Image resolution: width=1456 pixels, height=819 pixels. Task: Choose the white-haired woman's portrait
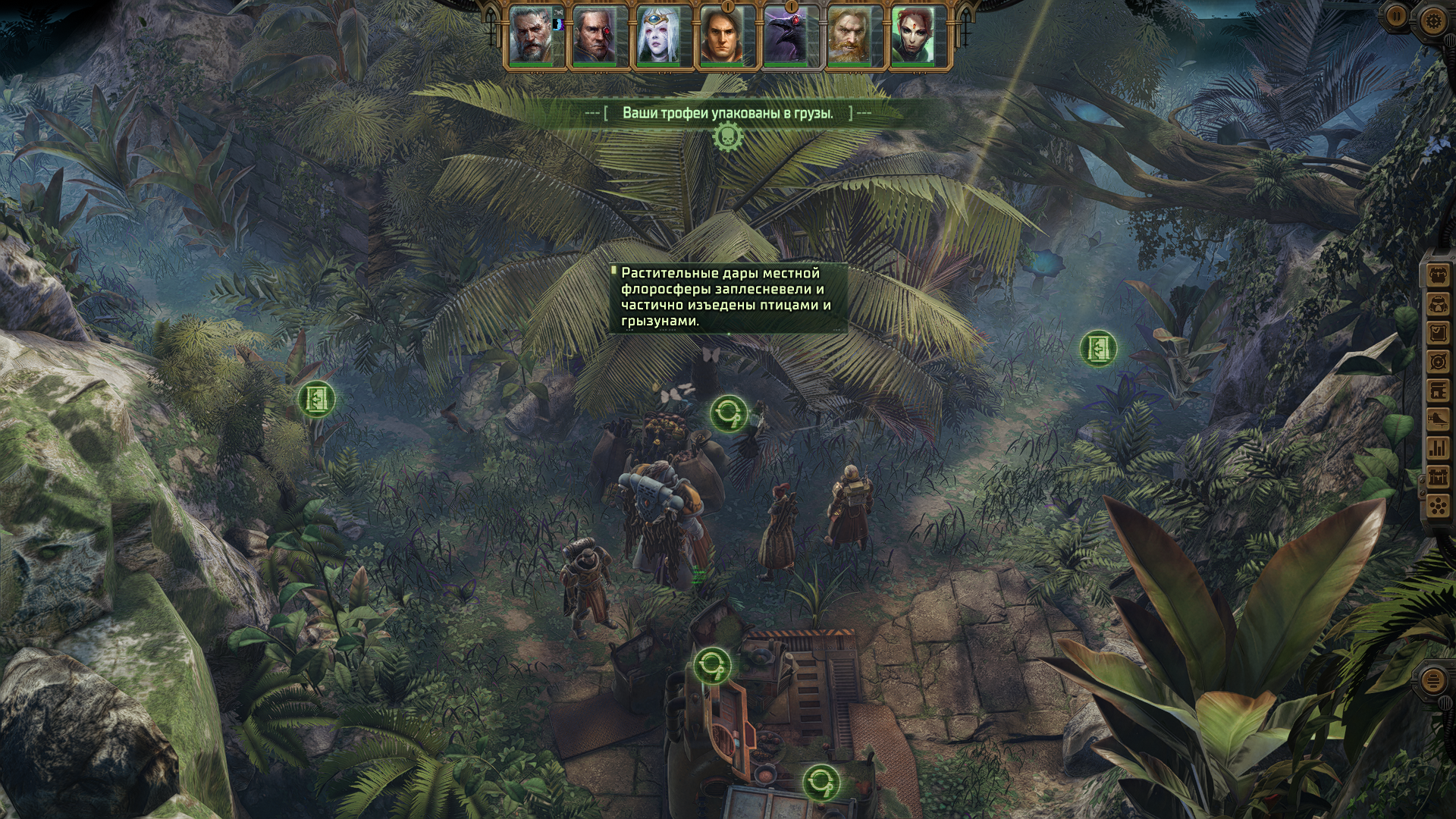click(657, 36)
